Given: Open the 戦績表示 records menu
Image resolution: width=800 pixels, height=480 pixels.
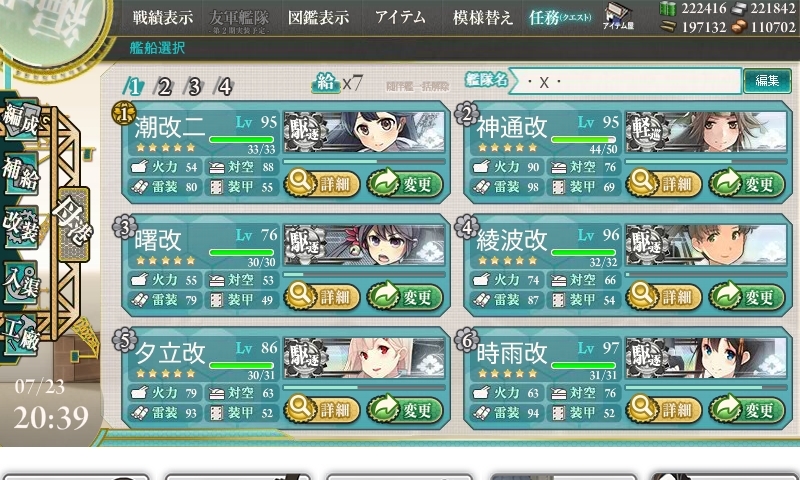Looking at the screenshot, I should [164, 17].
